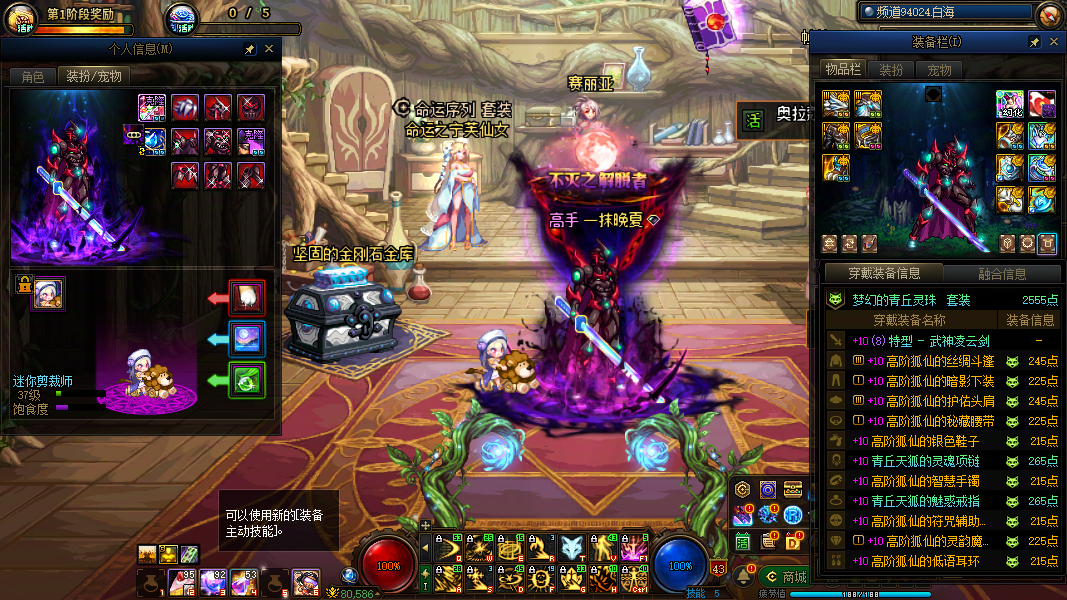
Task: Switch to the 角色 character tab
Action: coord(33,76)
